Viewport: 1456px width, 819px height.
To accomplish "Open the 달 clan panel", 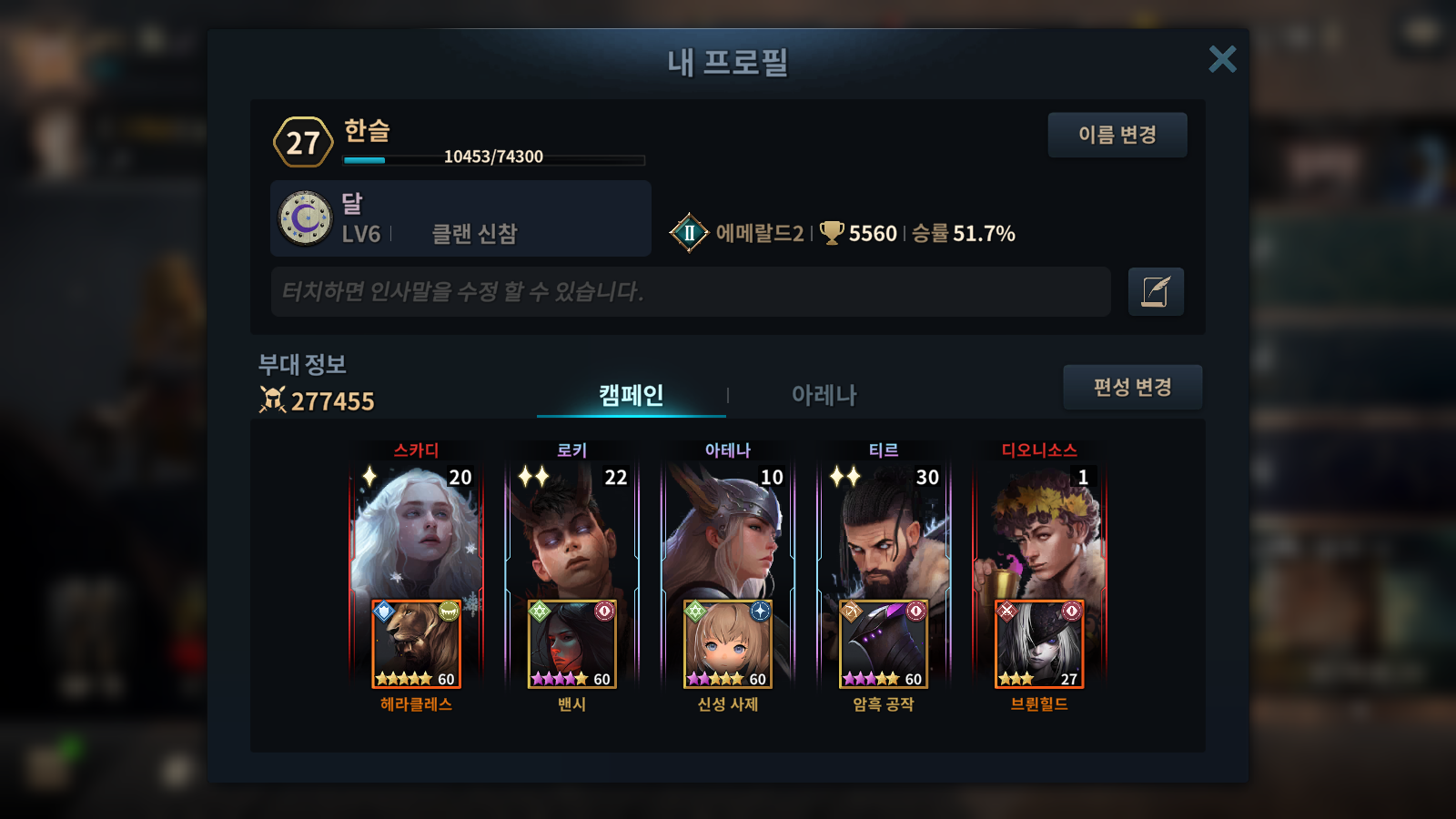I will pos(460,218).
